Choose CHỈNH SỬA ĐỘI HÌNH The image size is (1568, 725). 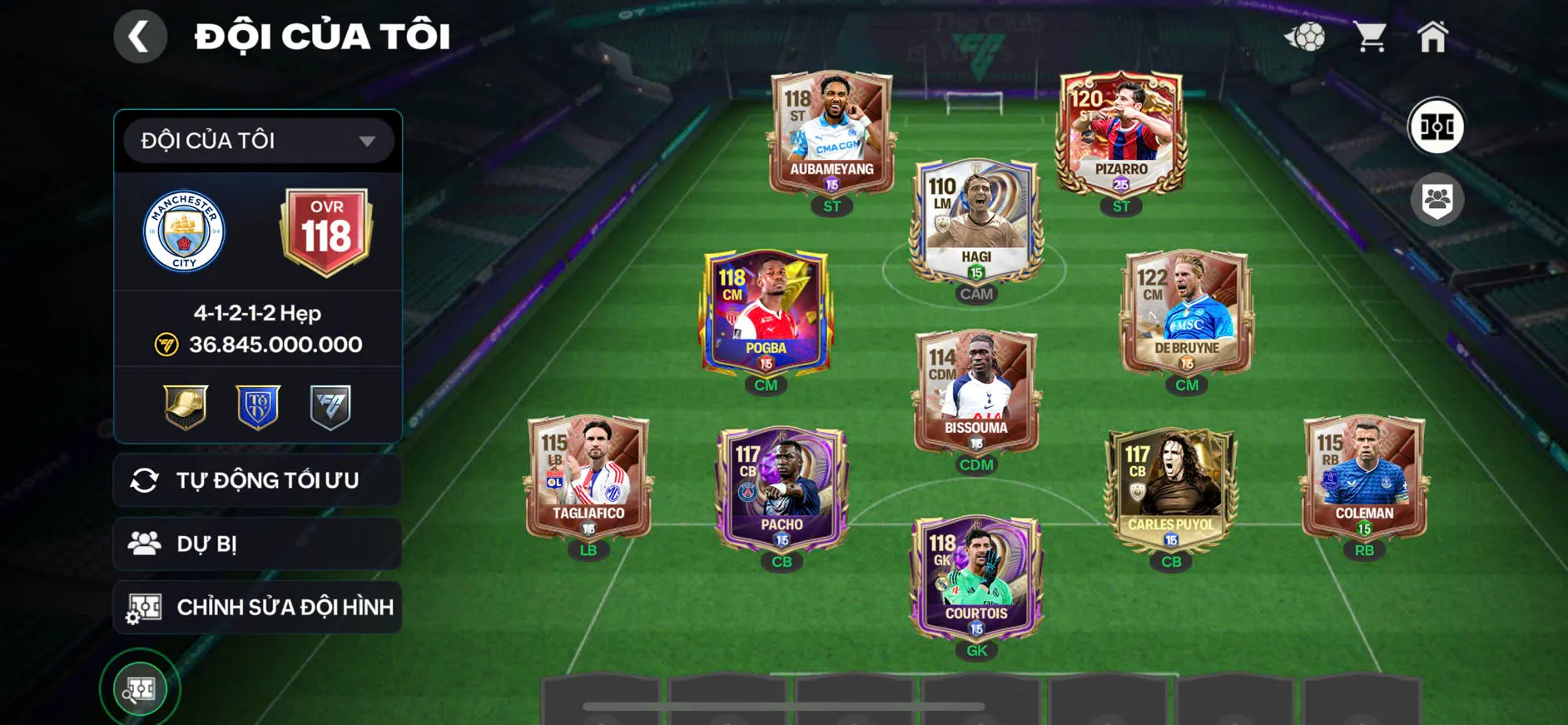coord(258,607)
